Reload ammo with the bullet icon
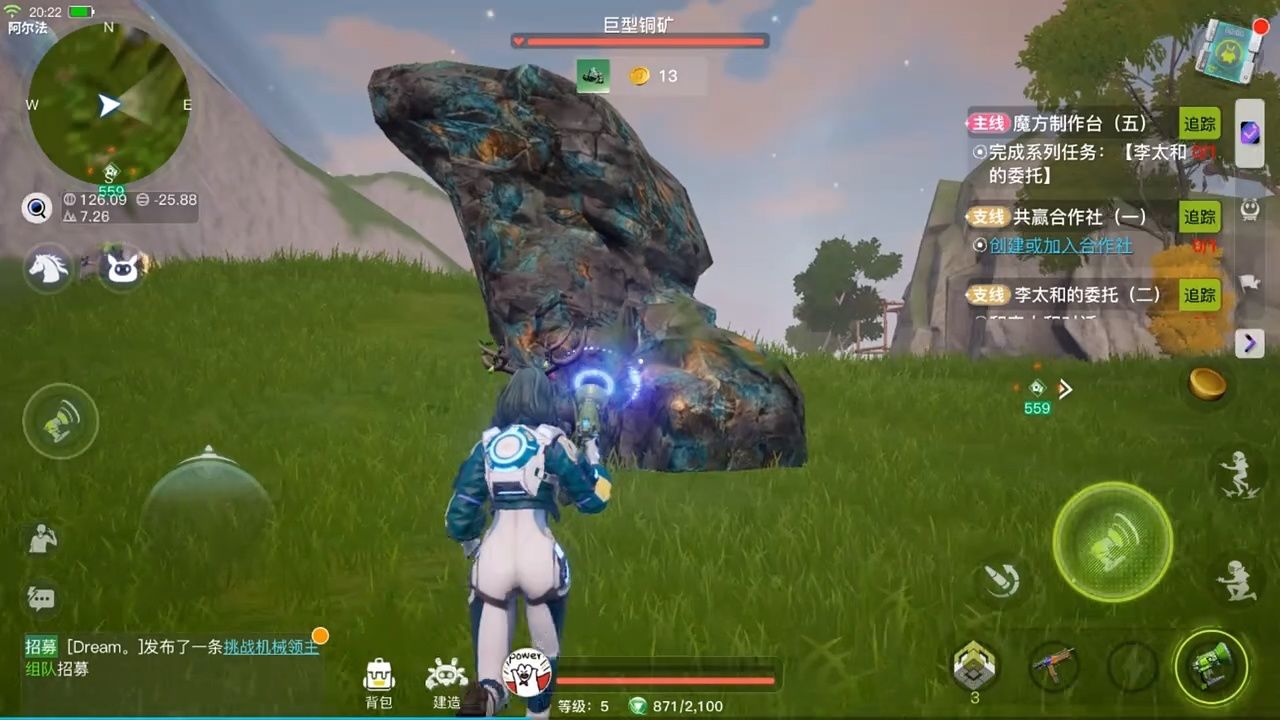This screenshot has width=1280, height=720. click(1000, 580)
